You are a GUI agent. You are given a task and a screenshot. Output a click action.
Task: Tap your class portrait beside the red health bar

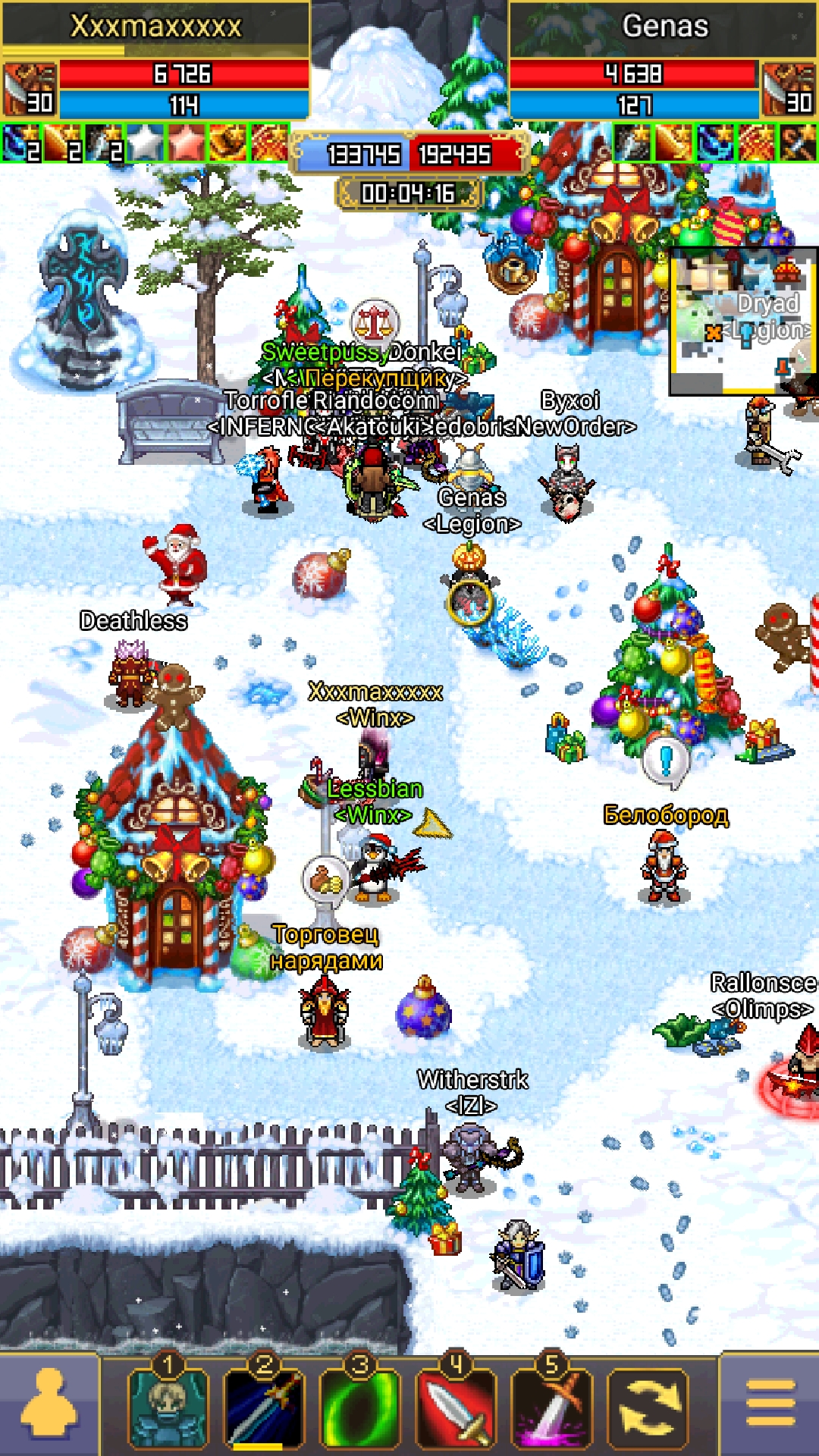pos(29,89)
